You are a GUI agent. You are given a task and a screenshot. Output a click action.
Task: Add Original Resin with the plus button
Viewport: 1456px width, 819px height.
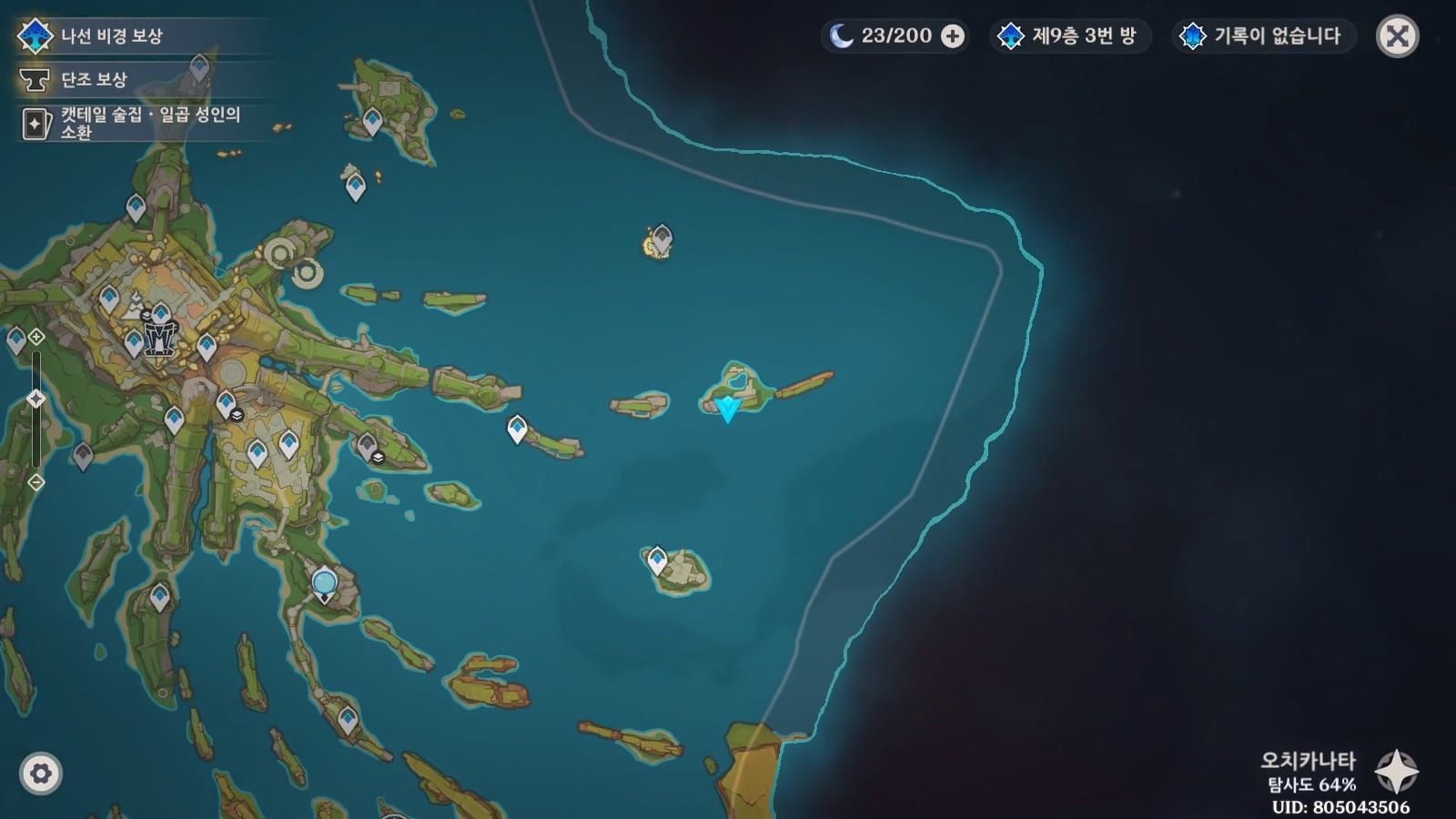click(953, 36)
